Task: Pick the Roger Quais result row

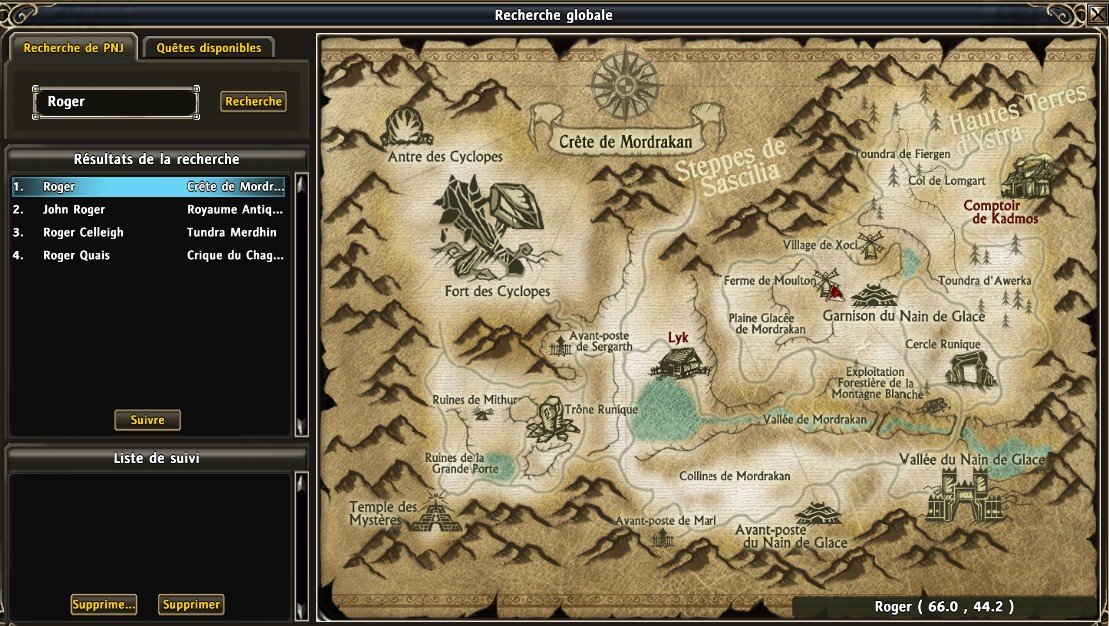Action: 148,256
